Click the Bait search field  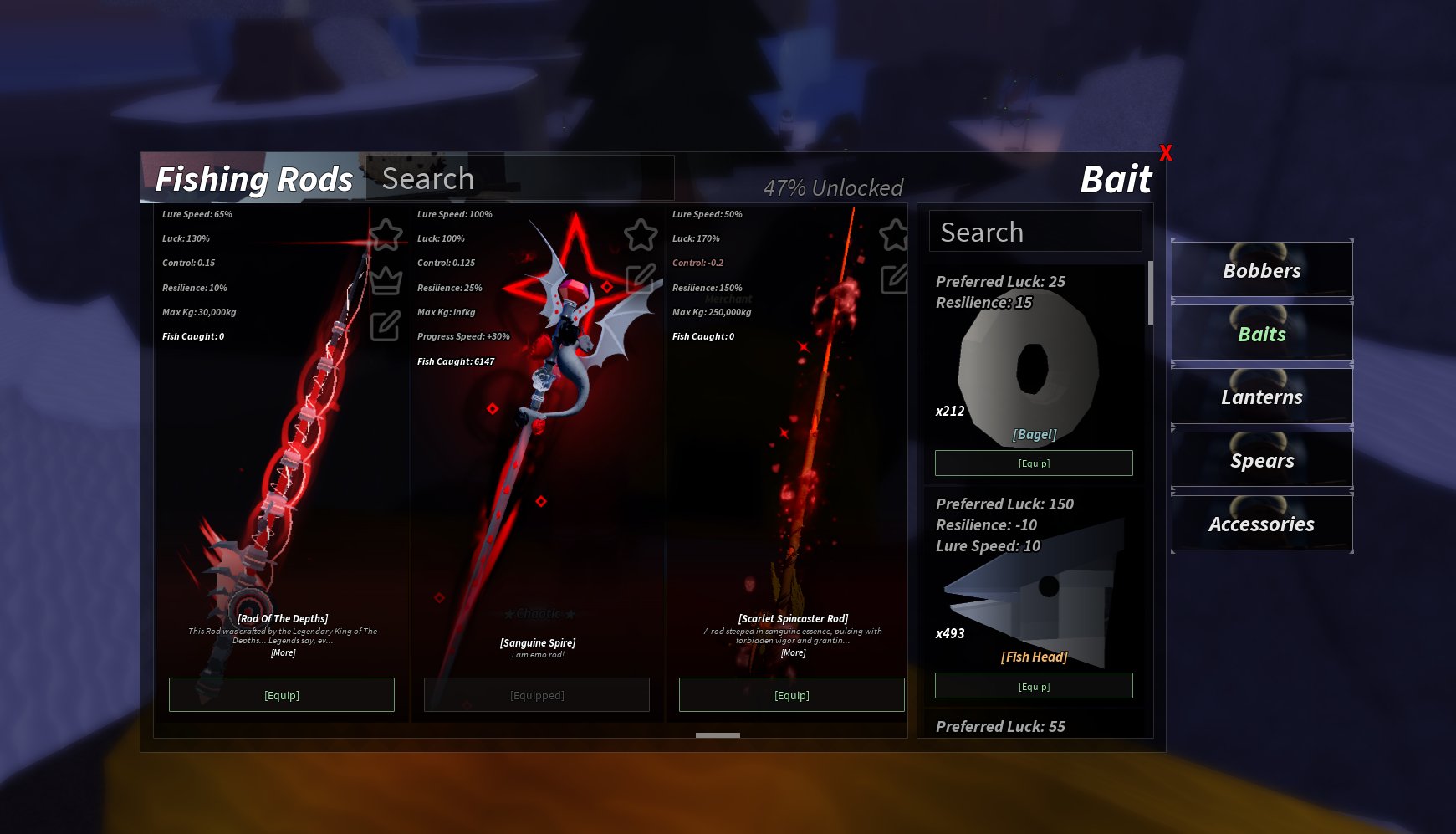point(1035,232)
